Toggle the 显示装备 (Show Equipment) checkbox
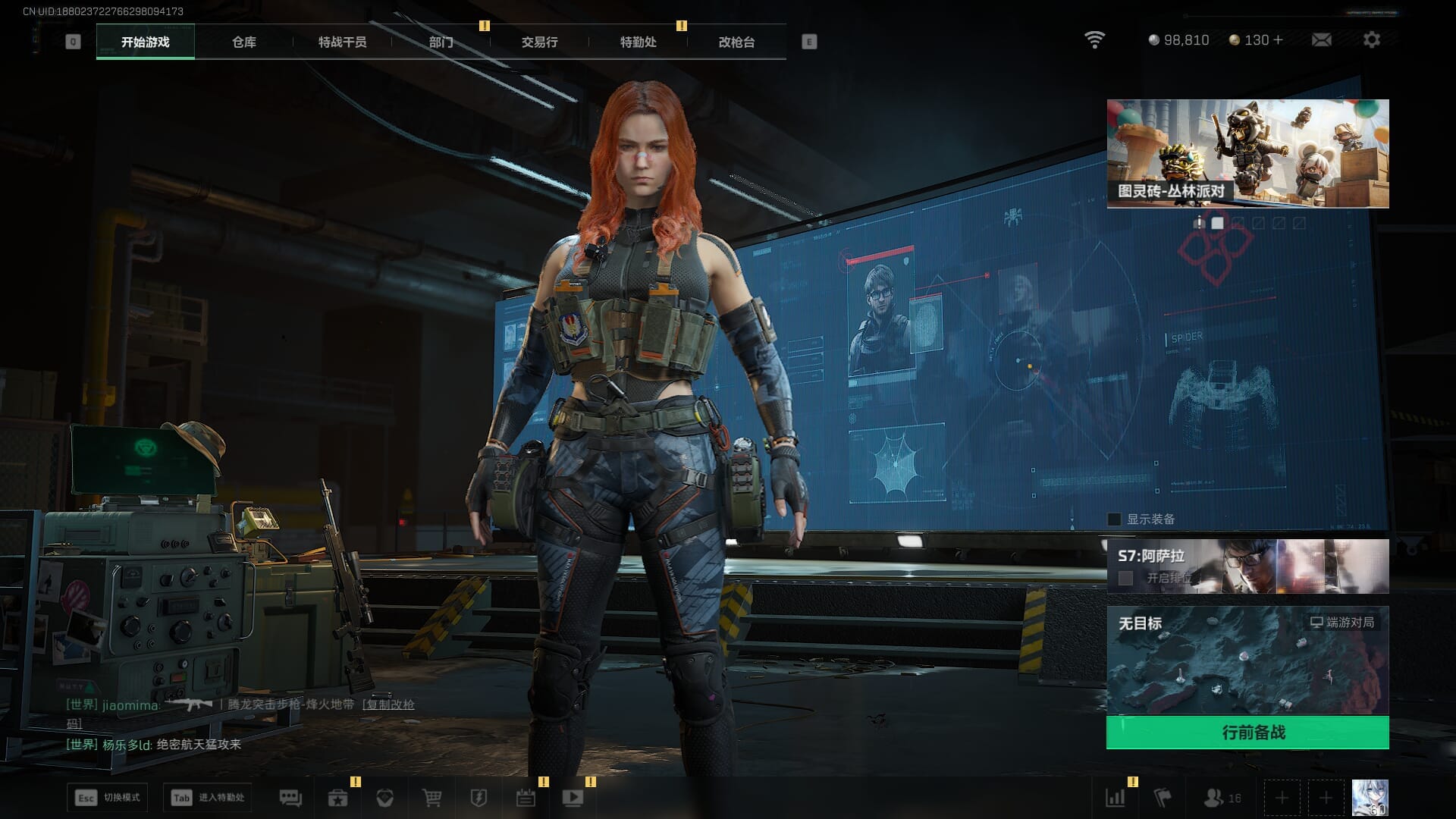1456x819 pixels. (1114, 519)
